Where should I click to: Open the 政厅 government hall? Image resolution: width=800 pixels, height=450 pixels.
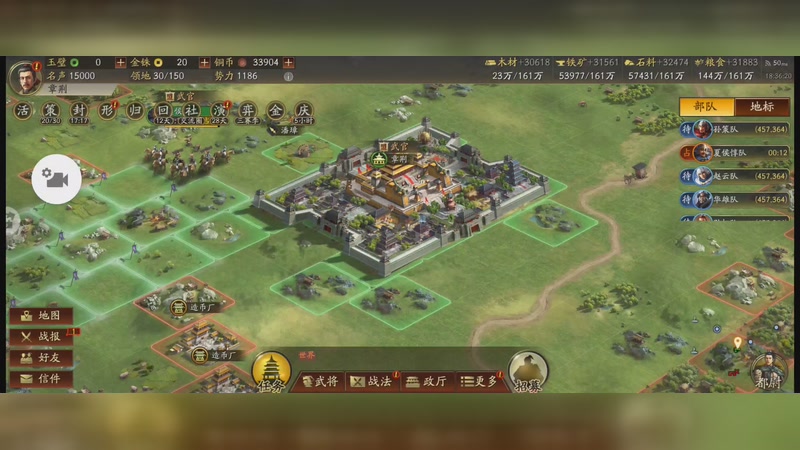[425, 381]
